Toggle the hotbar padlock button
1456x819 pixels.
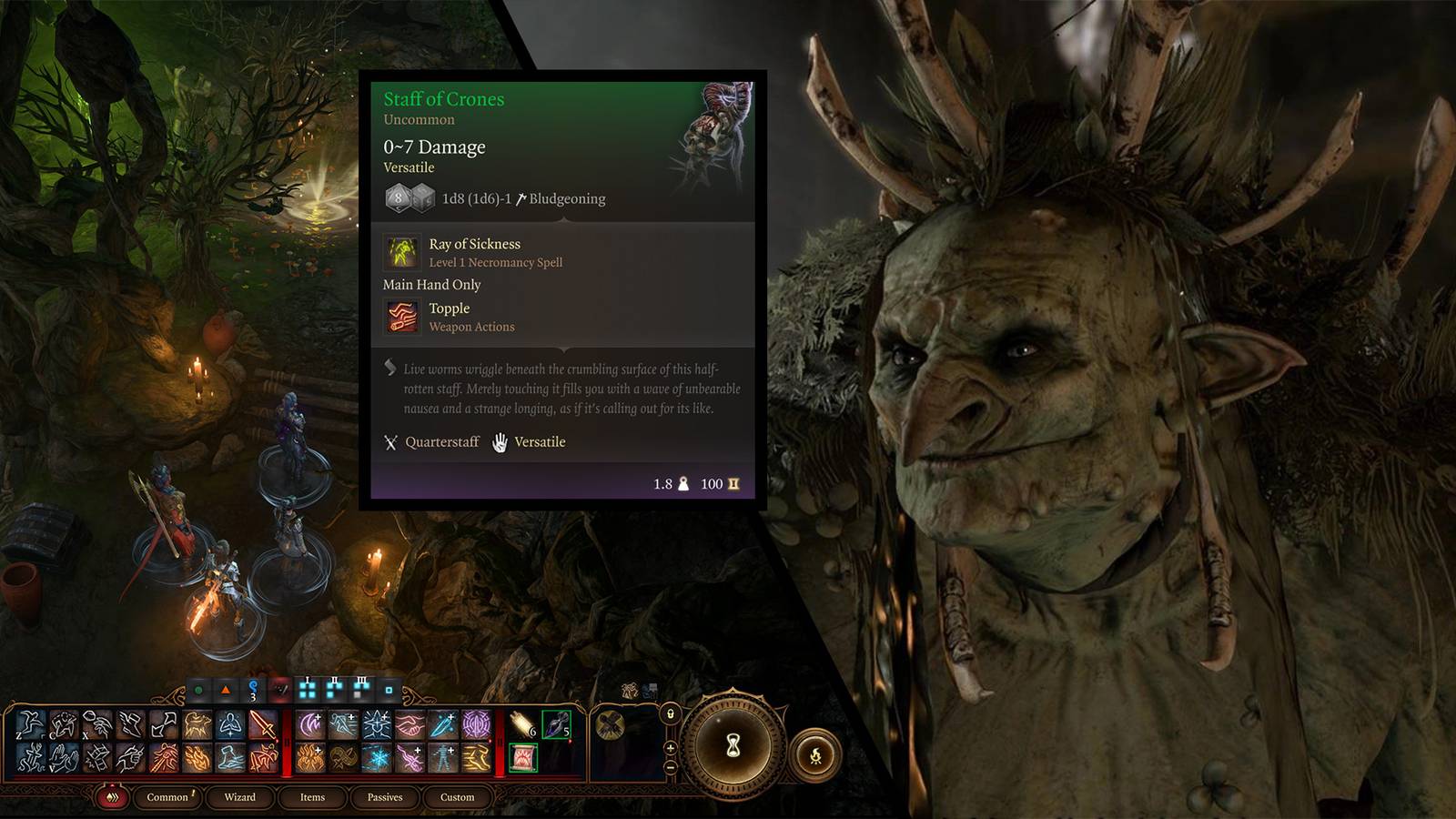coord(671,714)
